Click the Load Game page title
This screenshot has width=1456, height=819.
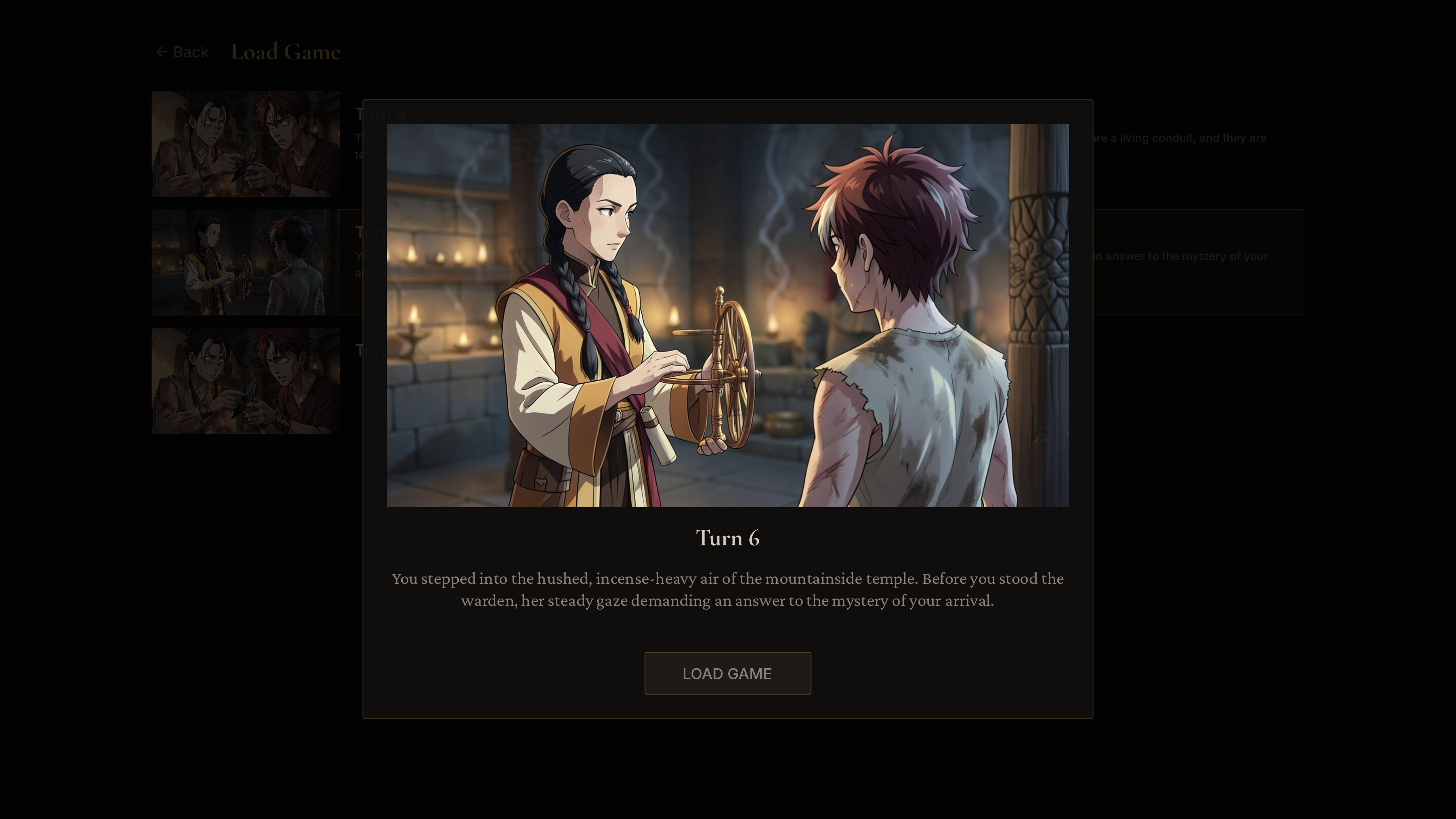click(x=286, y=51)
